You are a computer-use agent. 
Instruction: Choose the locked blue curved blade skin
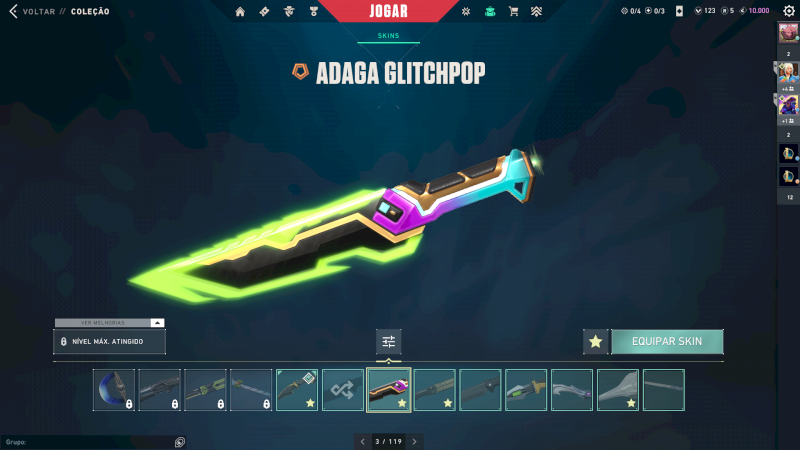click(x=114, y=390)
